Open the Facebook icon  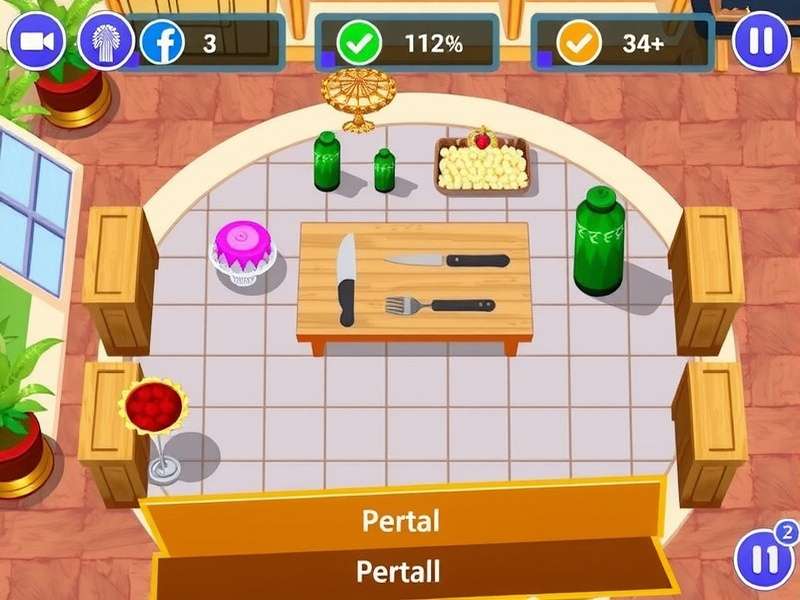click(162, 43)
